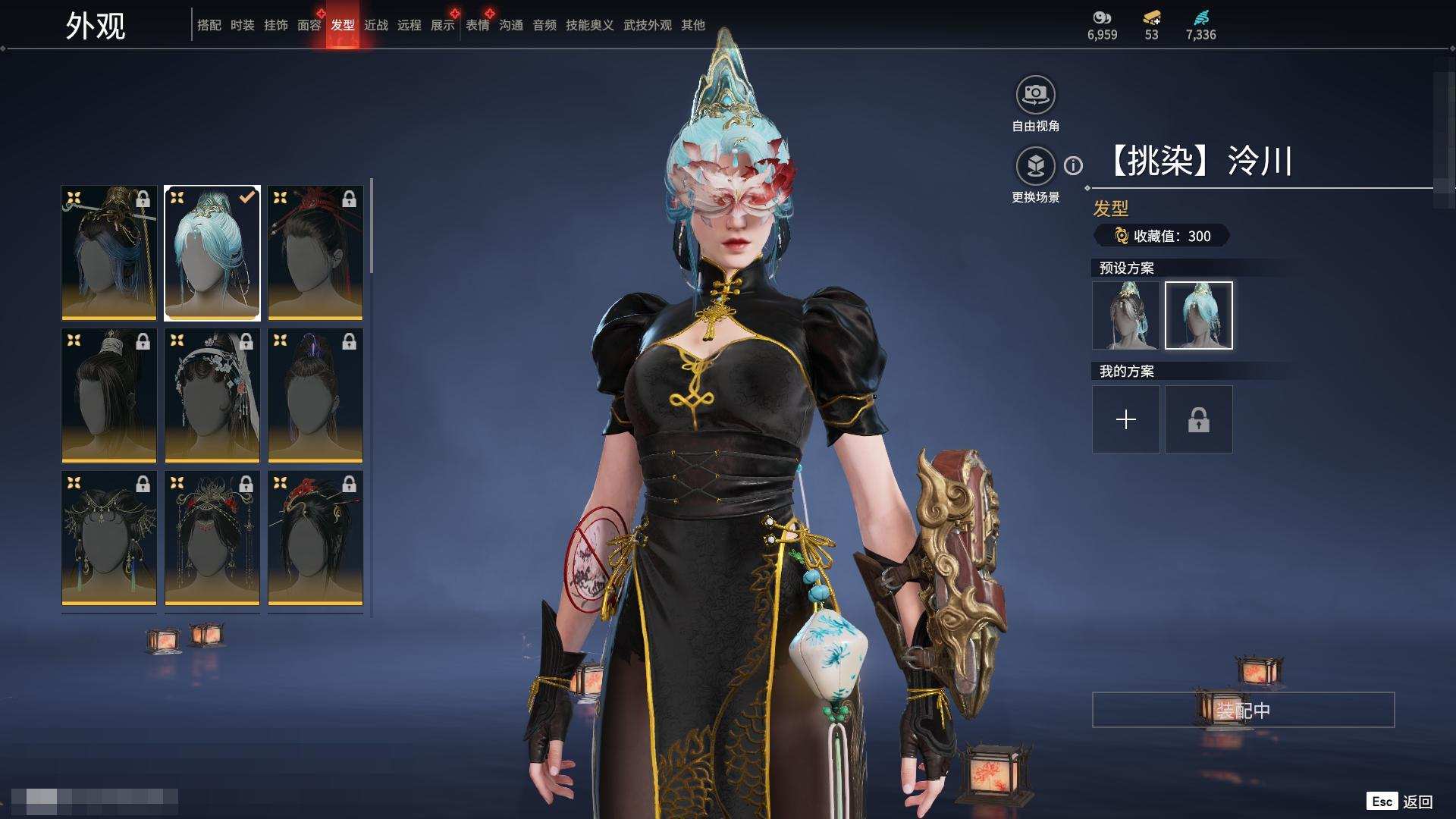Open the info icon beside 更换场景
Screen dimensions: 1456x819
point(1073,165)
